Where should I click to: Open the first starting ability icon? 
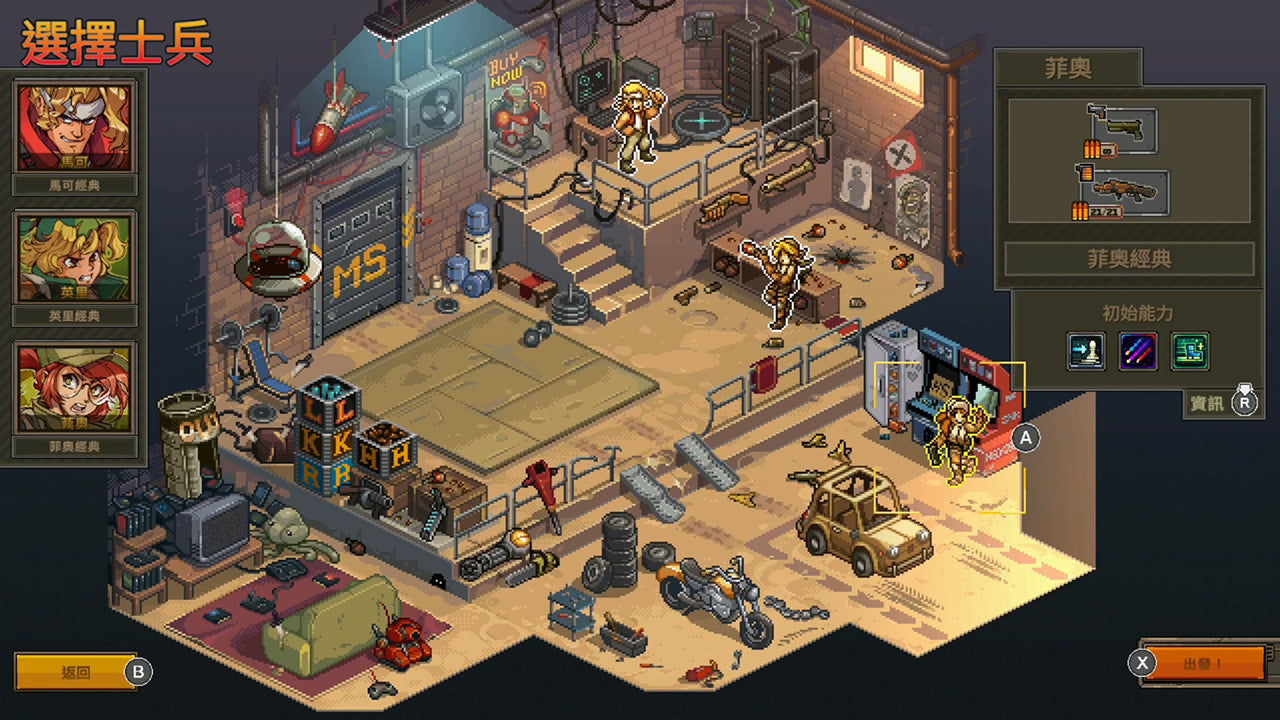coord(1086,352)
